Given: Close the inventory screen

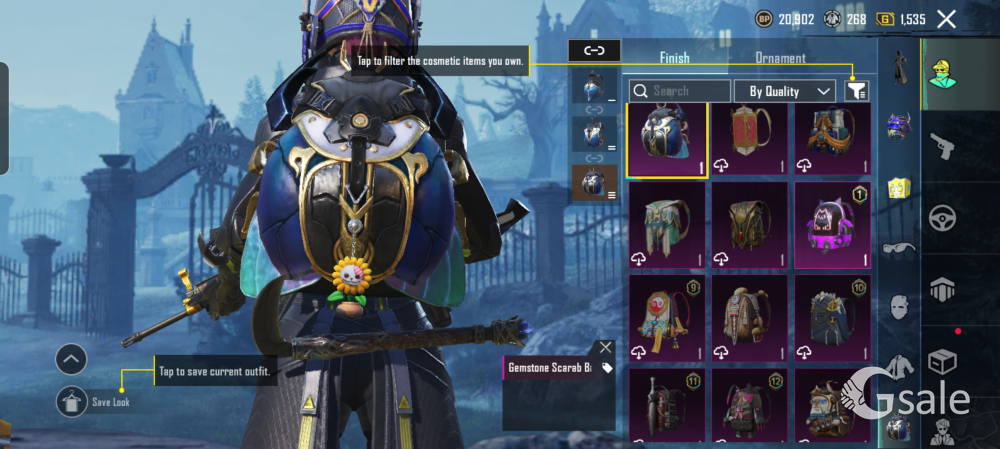Looking at the screenshot, I should 946,19.
